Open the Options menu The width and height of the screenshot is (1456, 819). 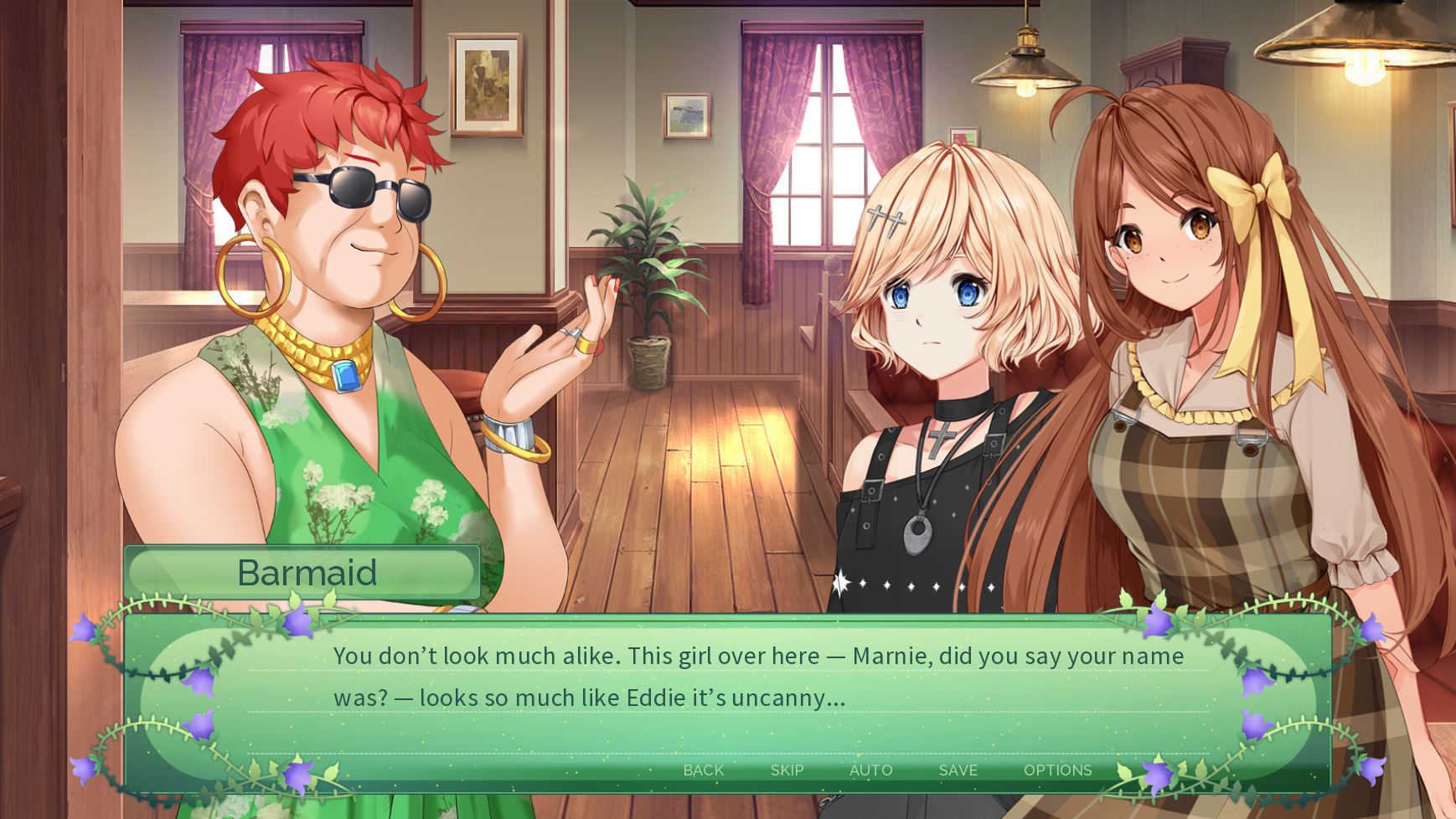(1057, 770)
